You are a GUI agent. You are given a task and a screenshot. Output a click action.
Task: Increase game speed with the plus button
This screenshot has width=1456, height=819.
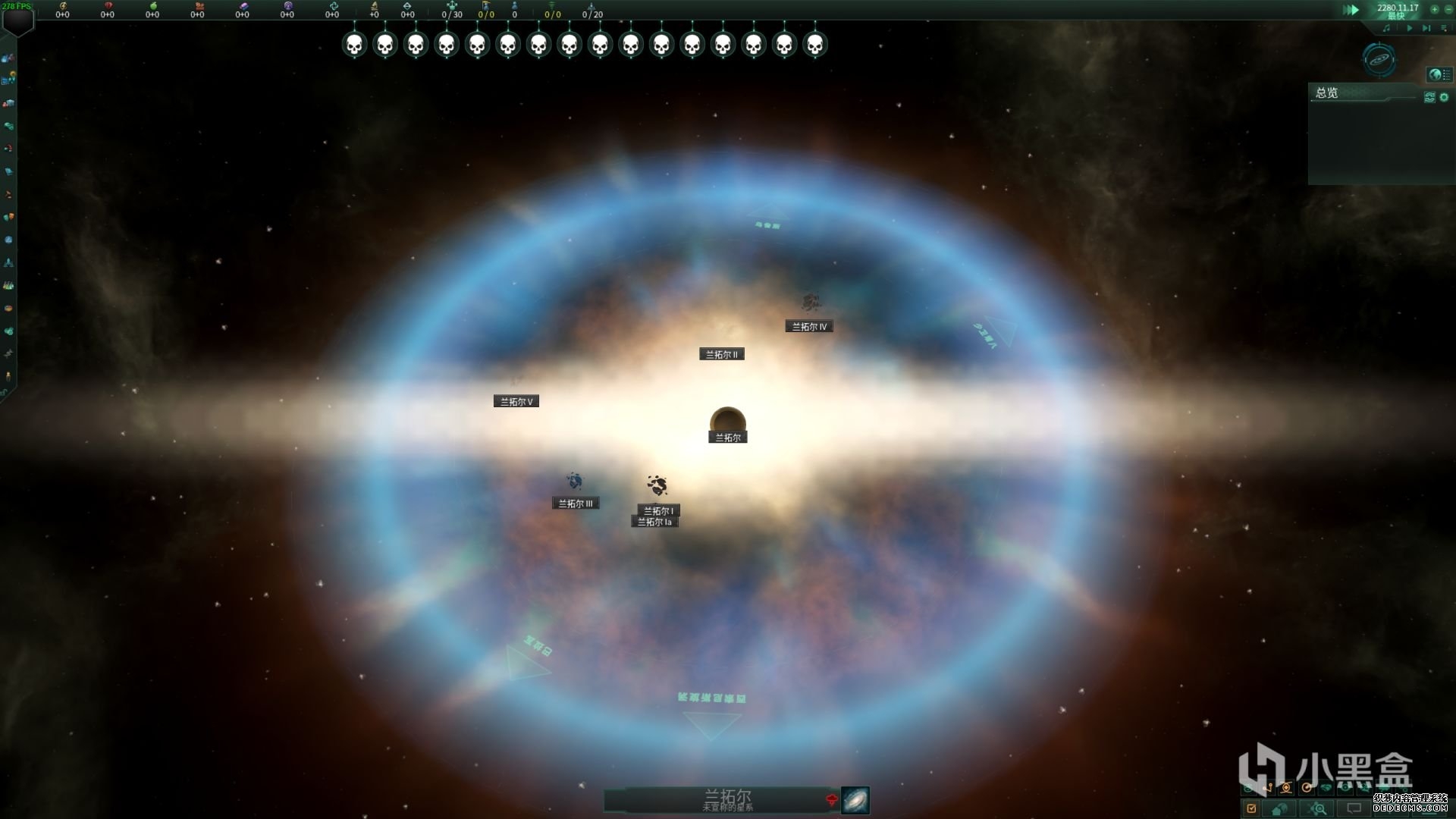coord(1434,9)
